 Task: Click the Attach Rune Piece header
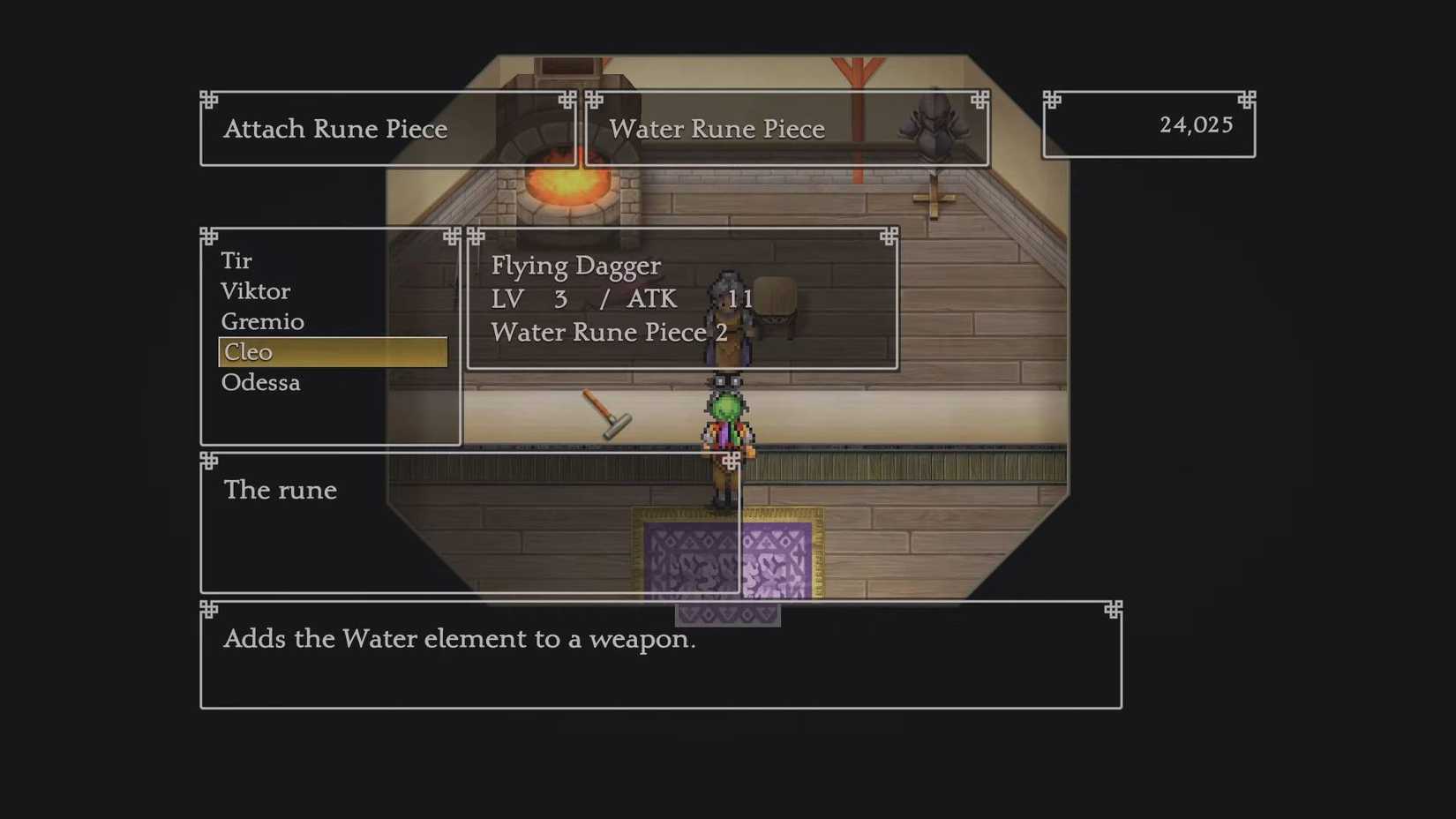coord(336,129)
